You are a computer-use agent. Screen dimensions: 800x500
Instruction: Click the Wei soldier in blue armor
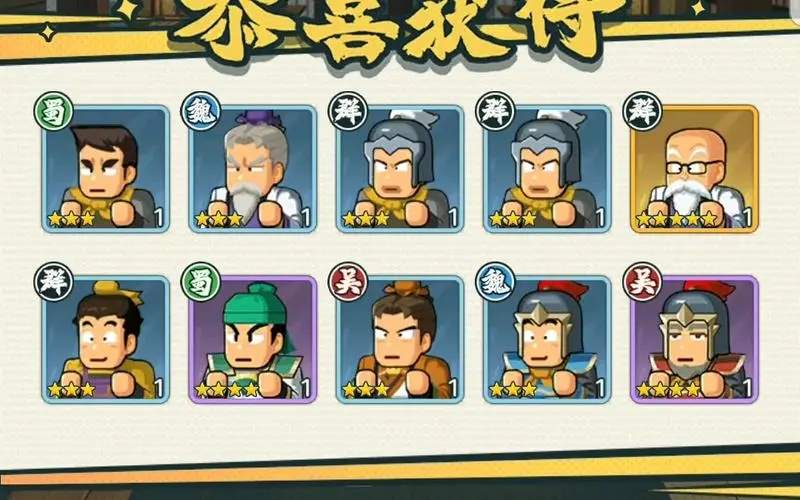[x=547, y=340]
